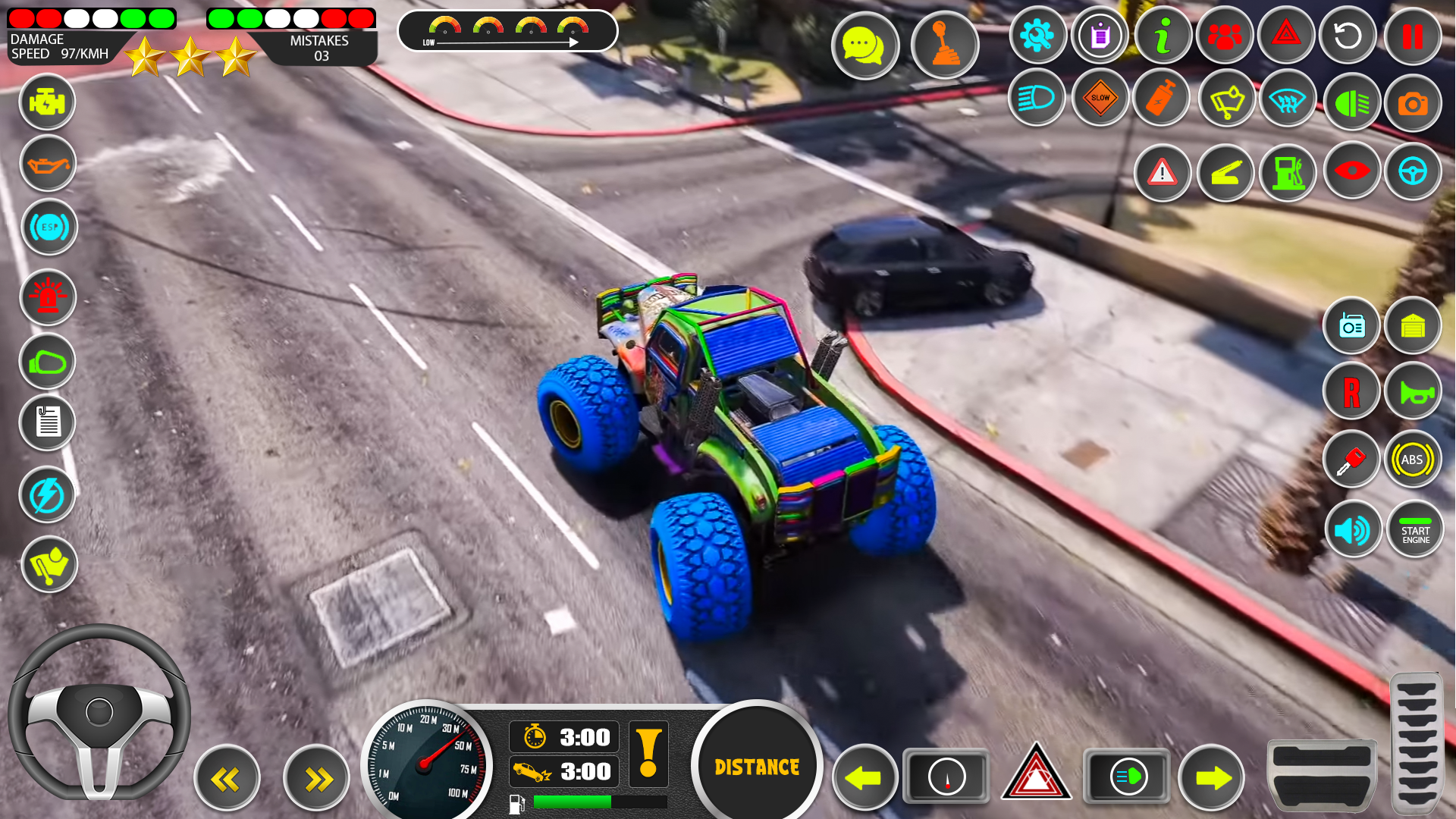This screenshot has height=819, width=1456.
Task: Click the DISTANCE button
Action: point(755,766)
